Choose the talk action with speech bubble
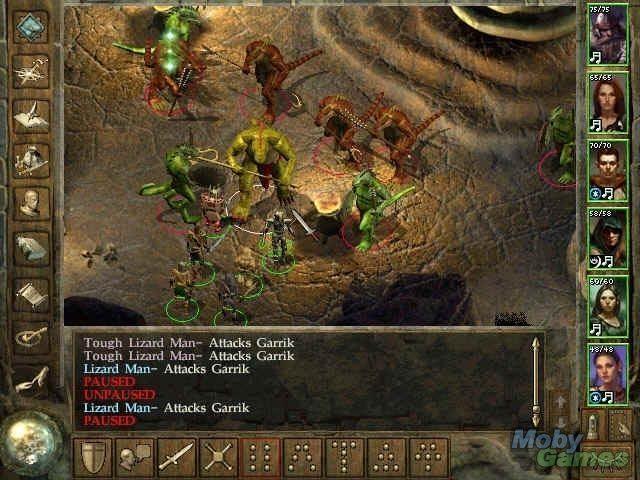Image resolution: width=640 pixels, height=480 pixels. [135, 456]
